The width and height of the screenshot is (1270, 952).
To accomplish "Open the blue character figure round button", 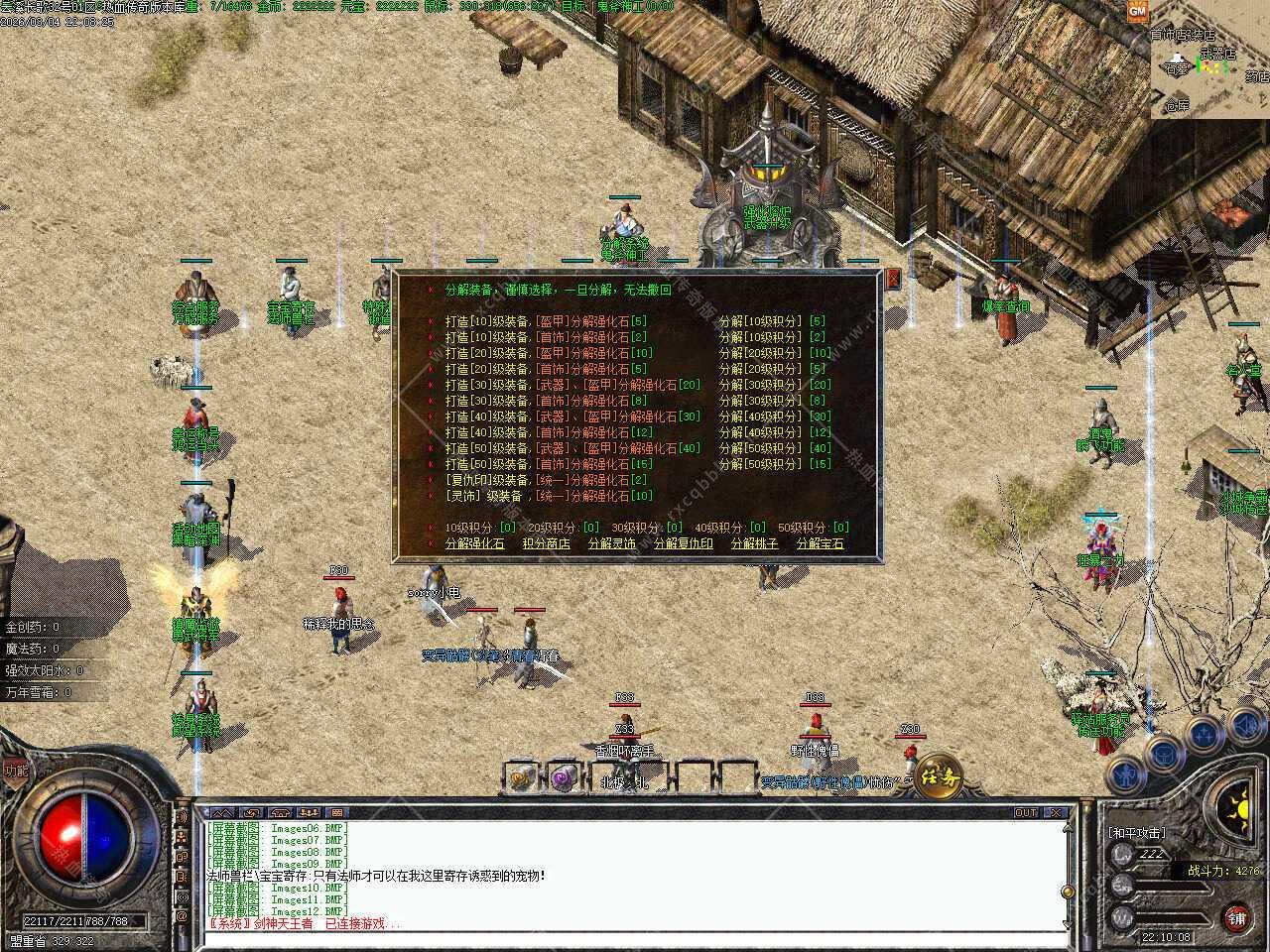I will click(x=1125, y=773).
